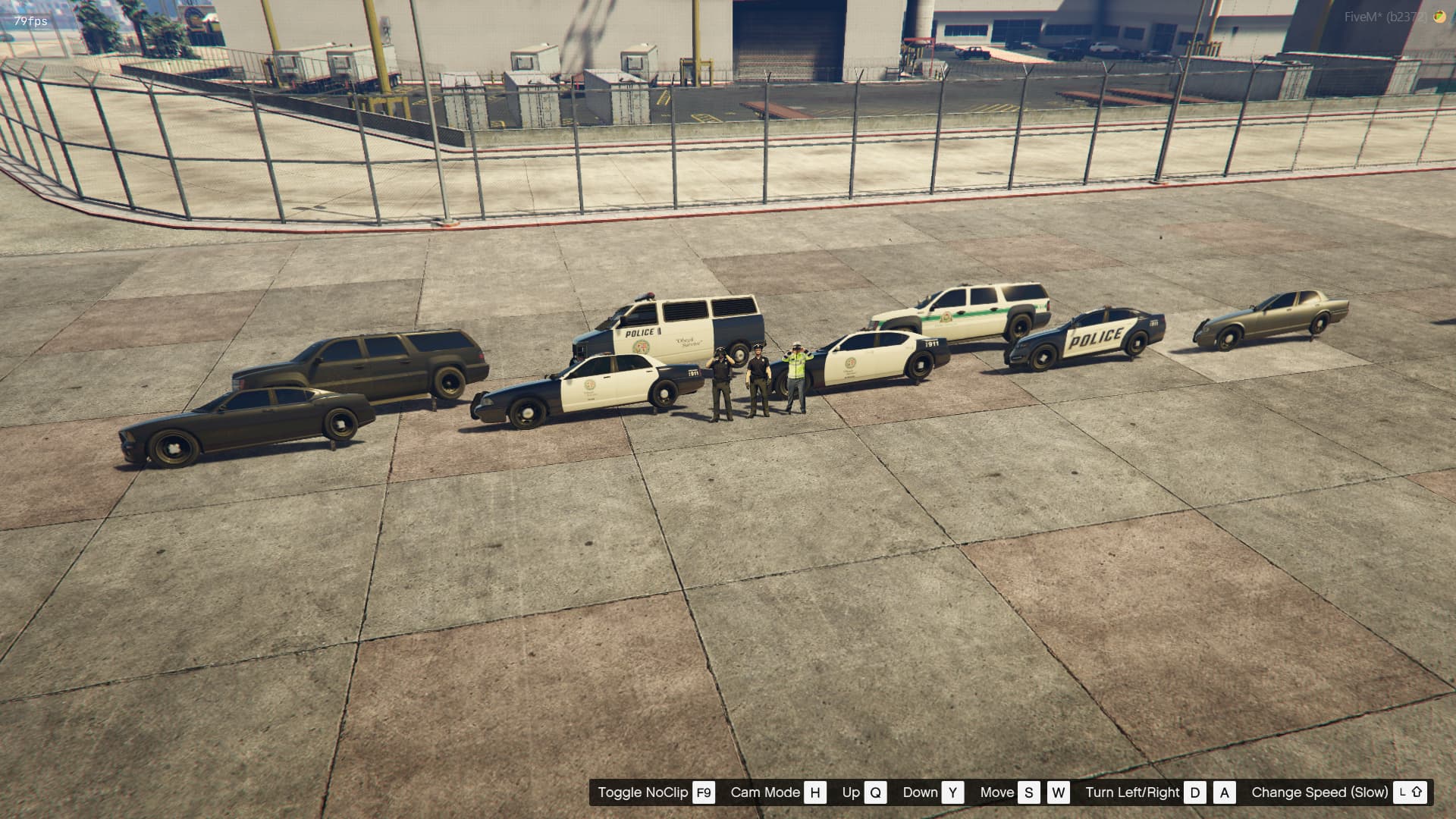The height and width of the screenshot is (819, 1456).
Task: Click the Y key badge labeled Down
Action: point(953,792)
